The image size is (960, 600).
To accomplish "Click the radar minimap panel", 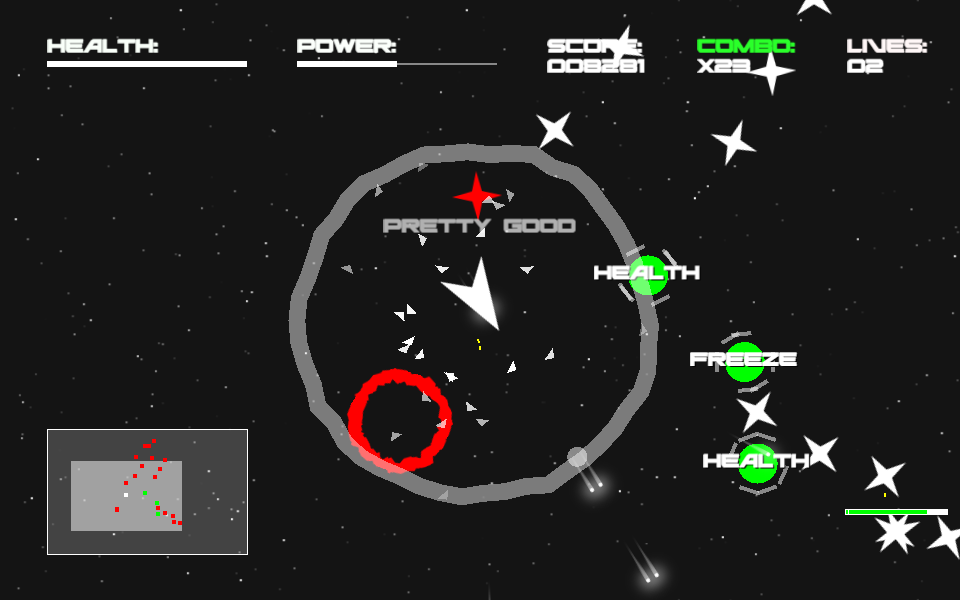I will click(147, 492).
